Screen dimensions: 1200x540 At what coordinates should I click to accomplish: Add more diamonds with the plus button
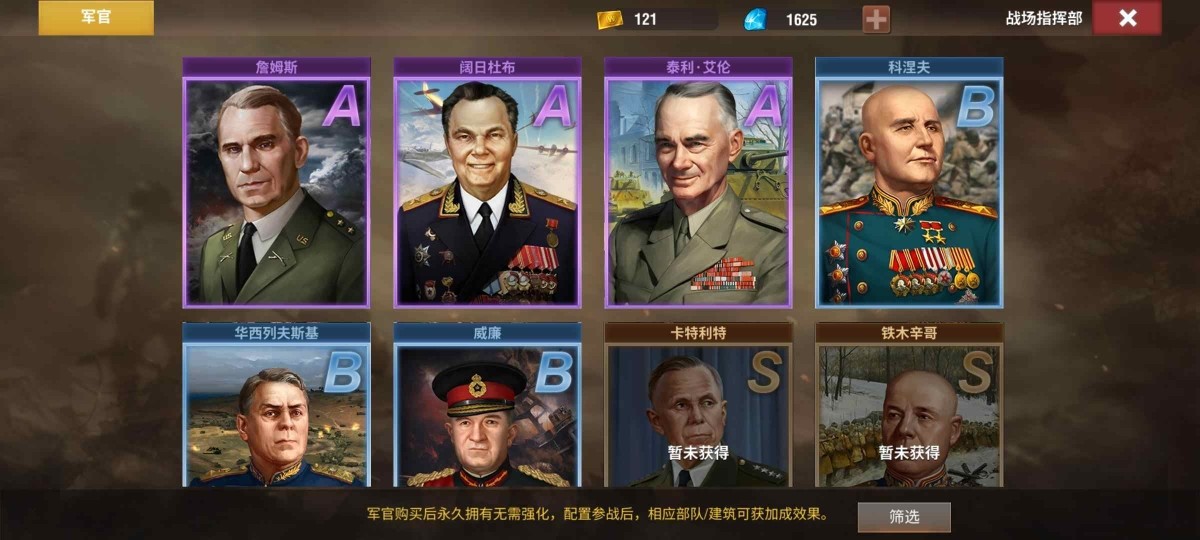coord(876,19)
